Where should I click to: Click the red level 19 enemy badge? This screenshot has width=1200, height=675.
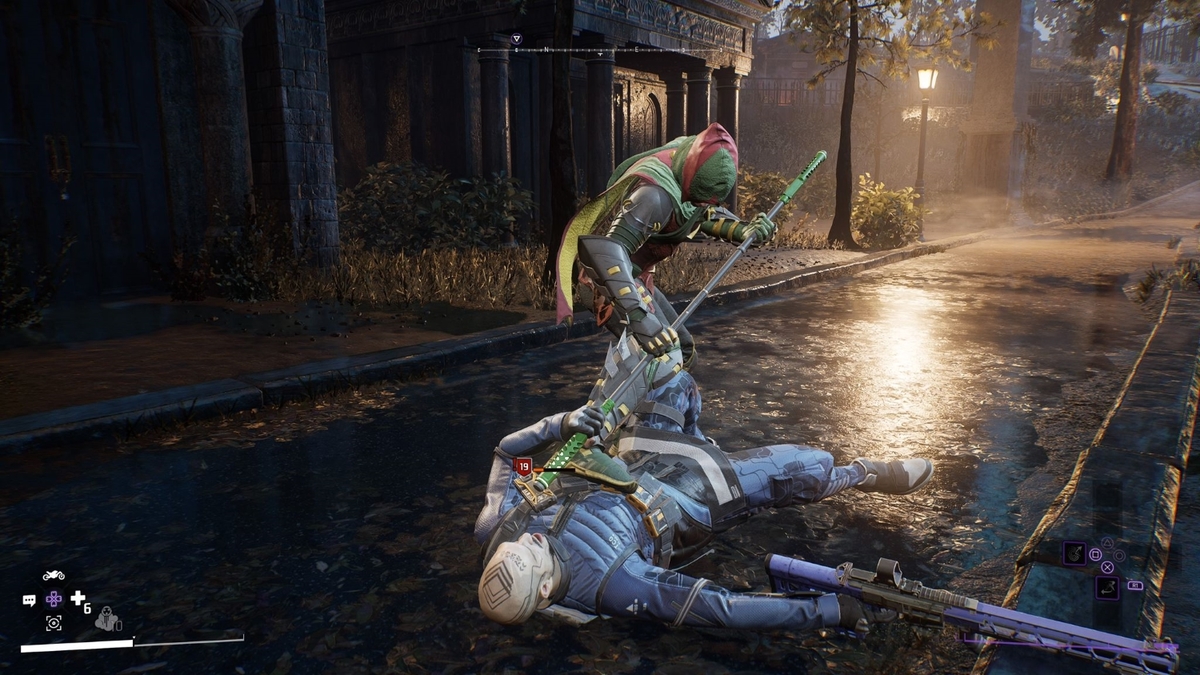tap(523, 465)
